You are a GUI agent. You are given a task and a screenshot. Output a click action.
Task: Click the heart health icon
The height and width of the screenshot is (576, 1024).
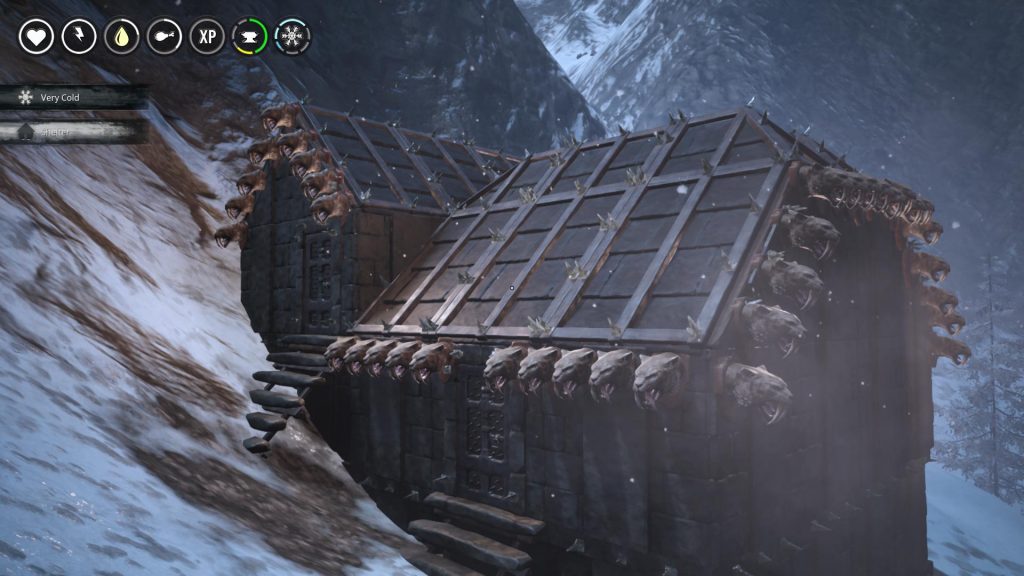click(36, 37)
